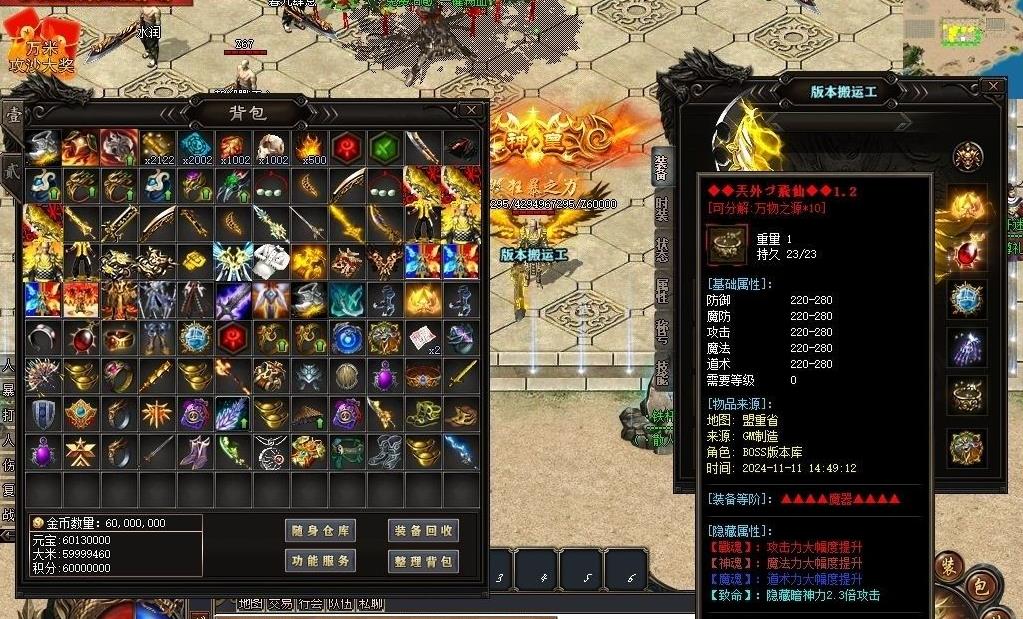Select the 属性 attributes tab
Viewport: 1023px width, 619px height.
pos(661,290)
